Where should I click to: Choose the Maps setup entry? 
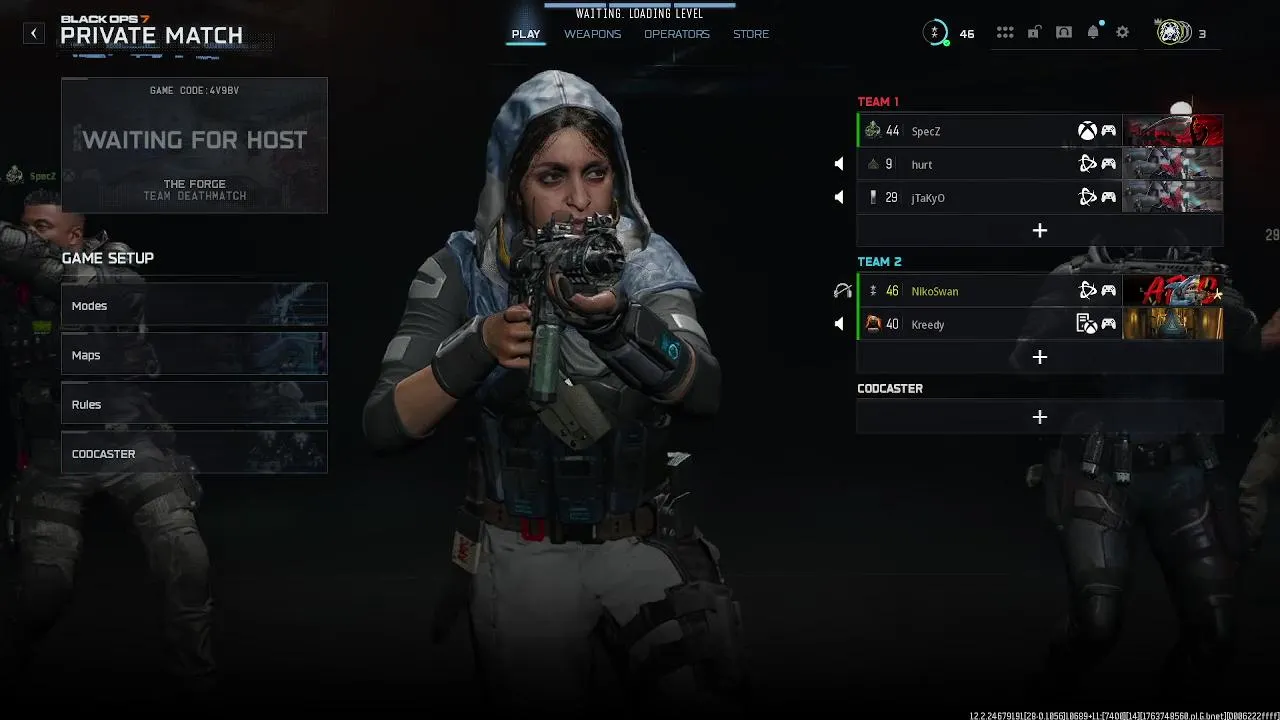[x=194, y=355]
